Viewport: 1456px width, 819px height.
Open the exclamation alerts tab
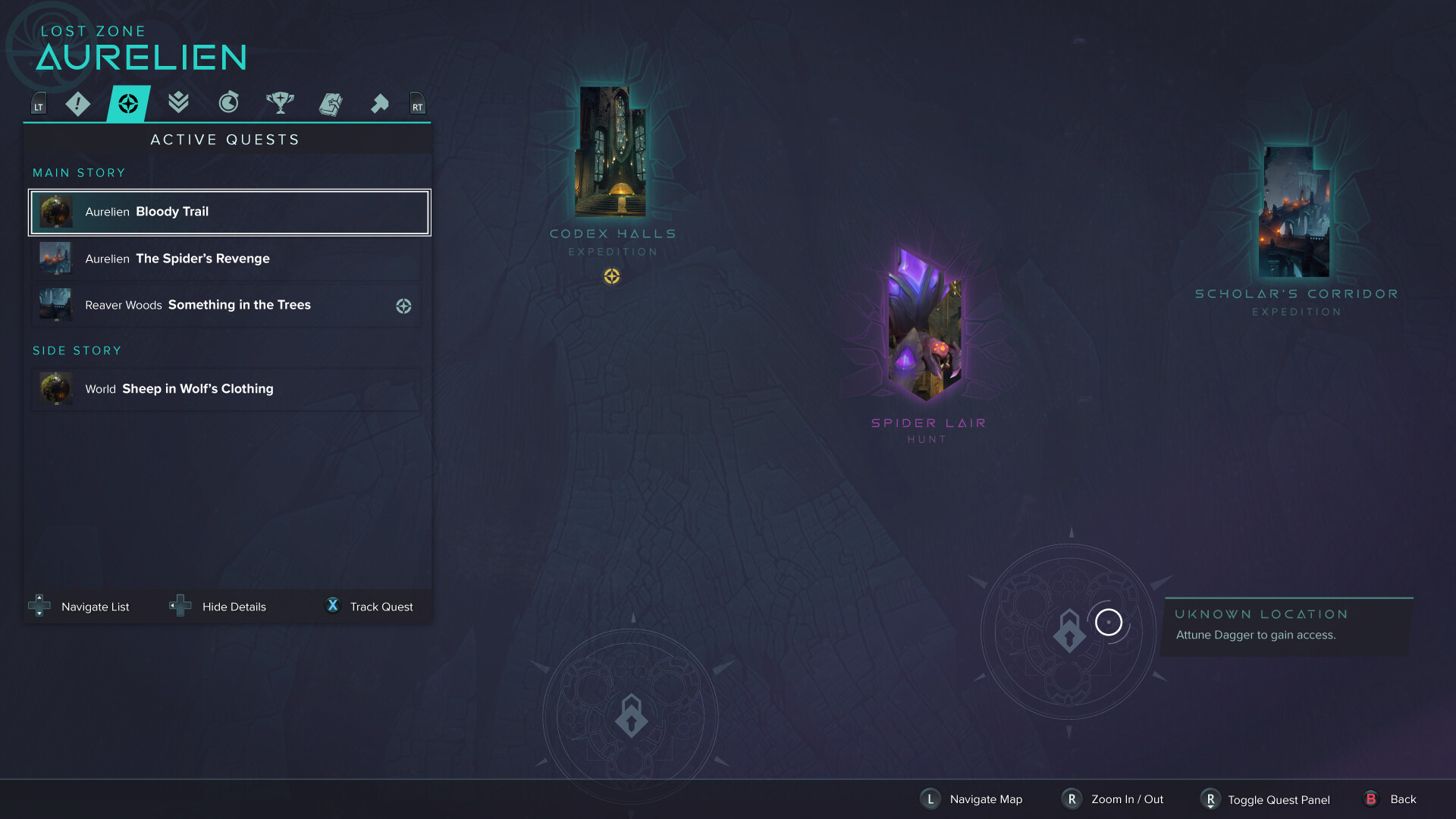point(77,104)
